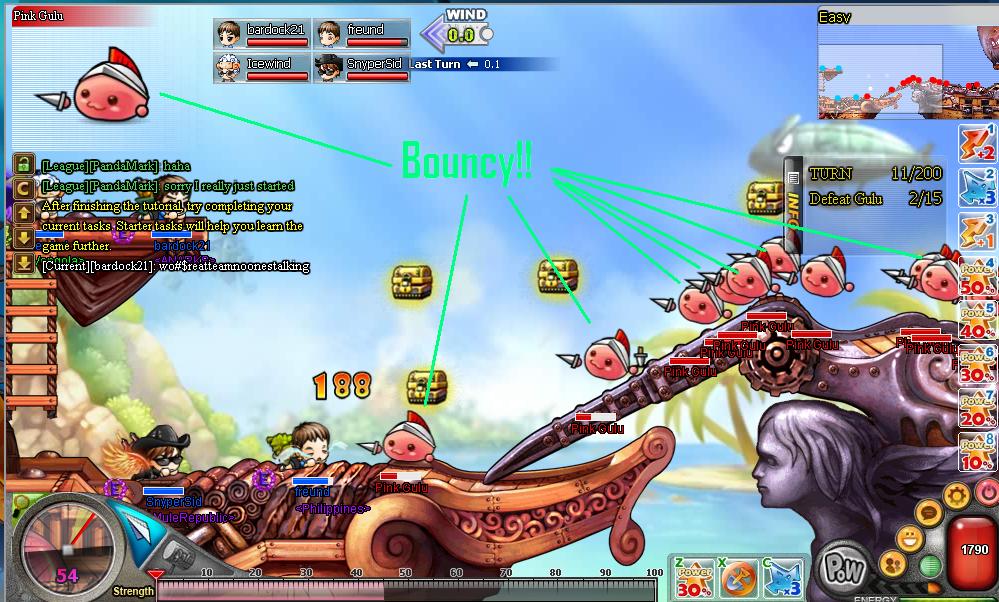This screenshot has width=999, height=602.
Task: Open the smiley emoticon menu
Action: (908, 539)
